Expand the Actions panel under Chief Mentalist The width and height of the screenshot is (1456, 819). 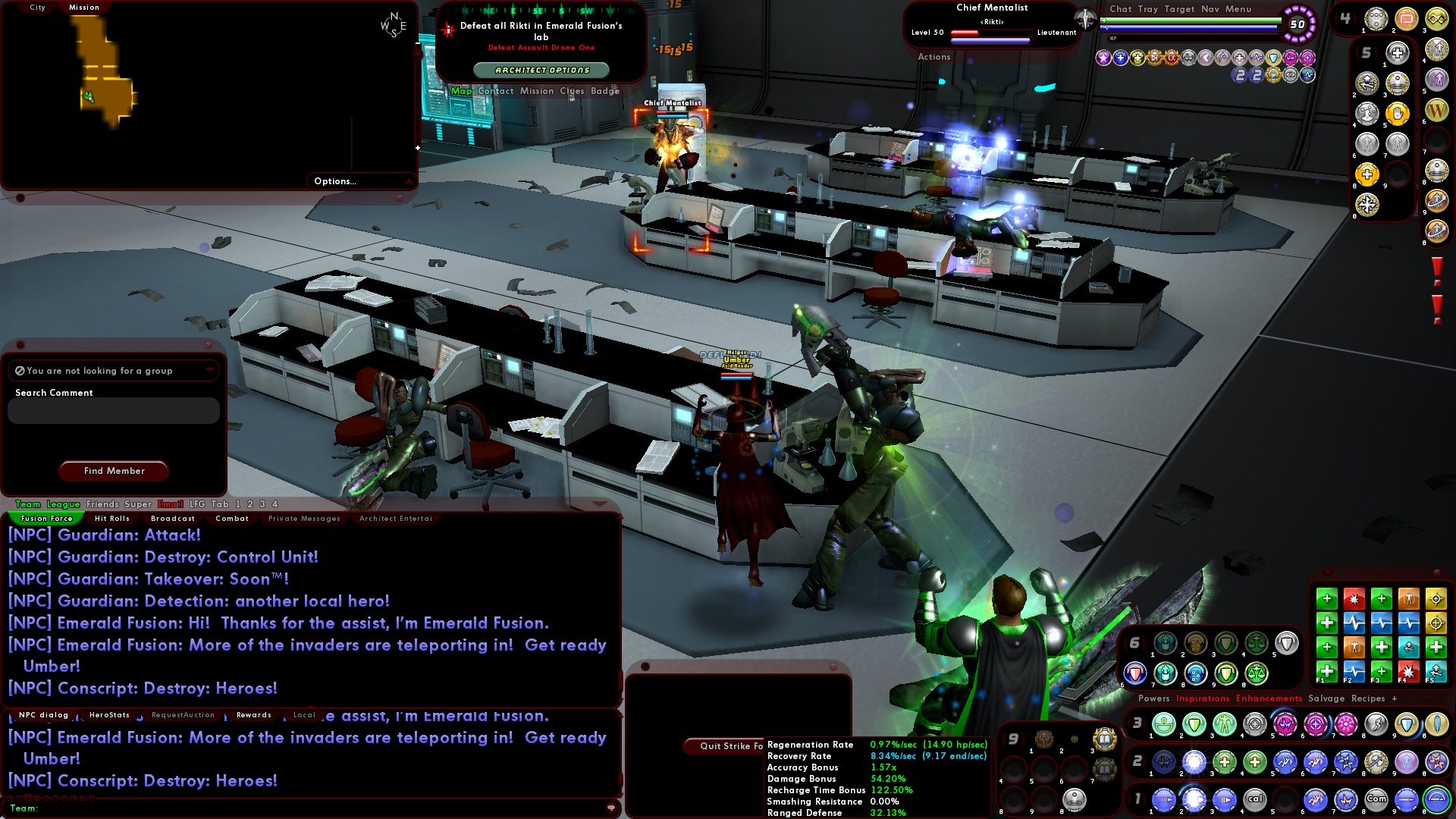(x=935, y=57)
